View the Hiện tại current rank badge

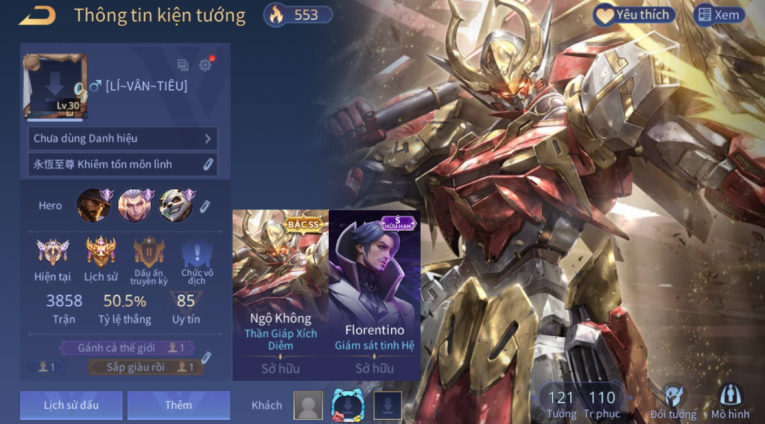click(x=52, y=256)
